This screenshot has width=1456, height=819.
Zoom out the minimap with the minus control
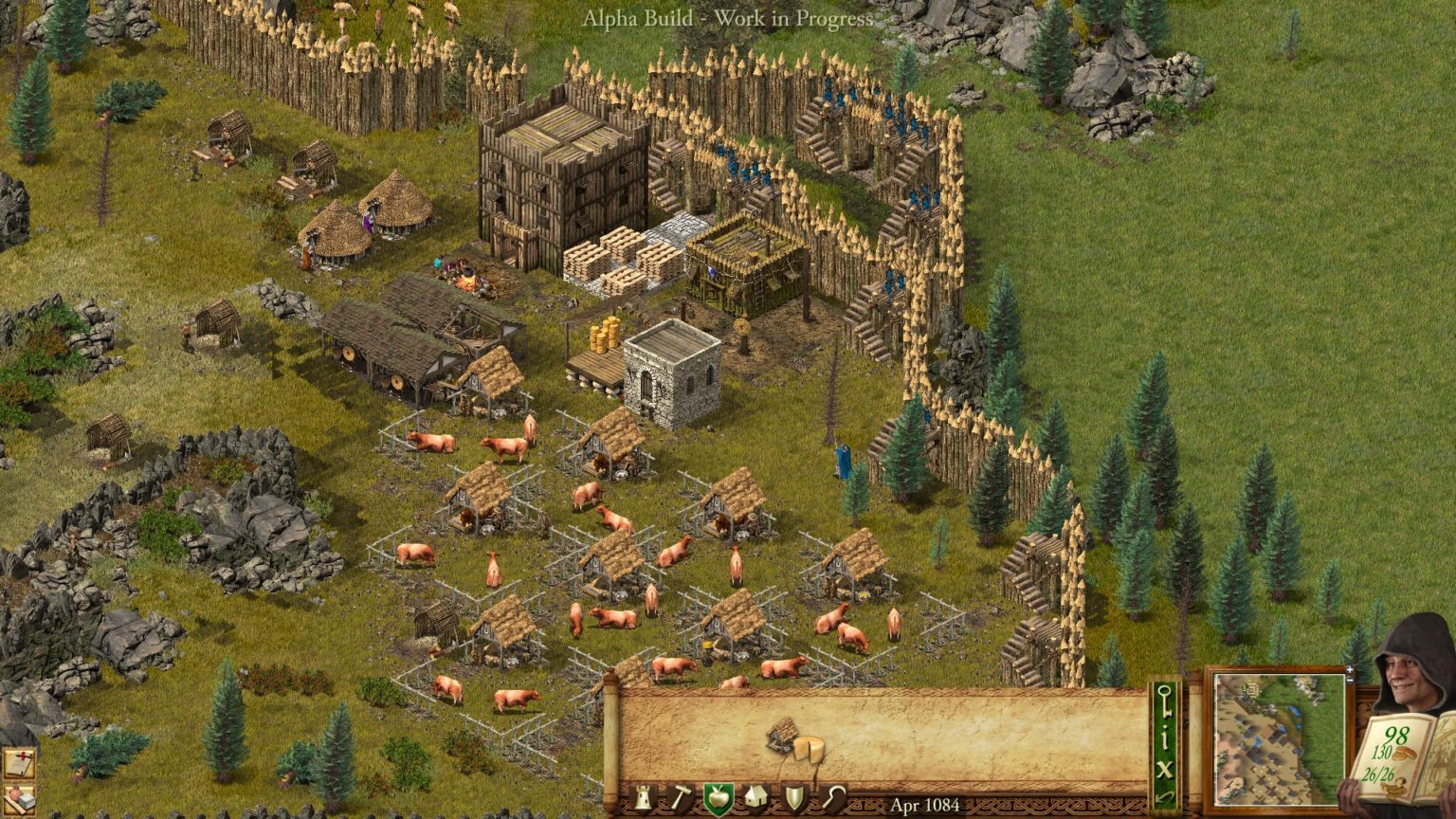click(x=1350, y=682)
